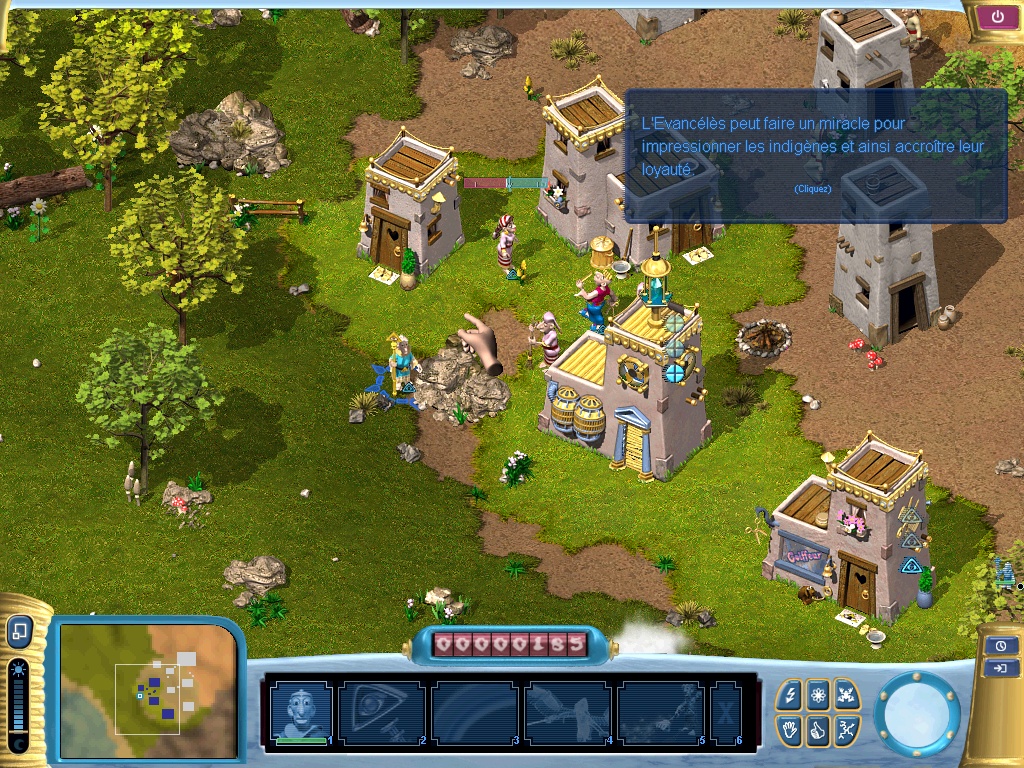Pick the skeleton item in slot 5
The width and height of the screenshot is (1024, 768).
coord(660,712)
